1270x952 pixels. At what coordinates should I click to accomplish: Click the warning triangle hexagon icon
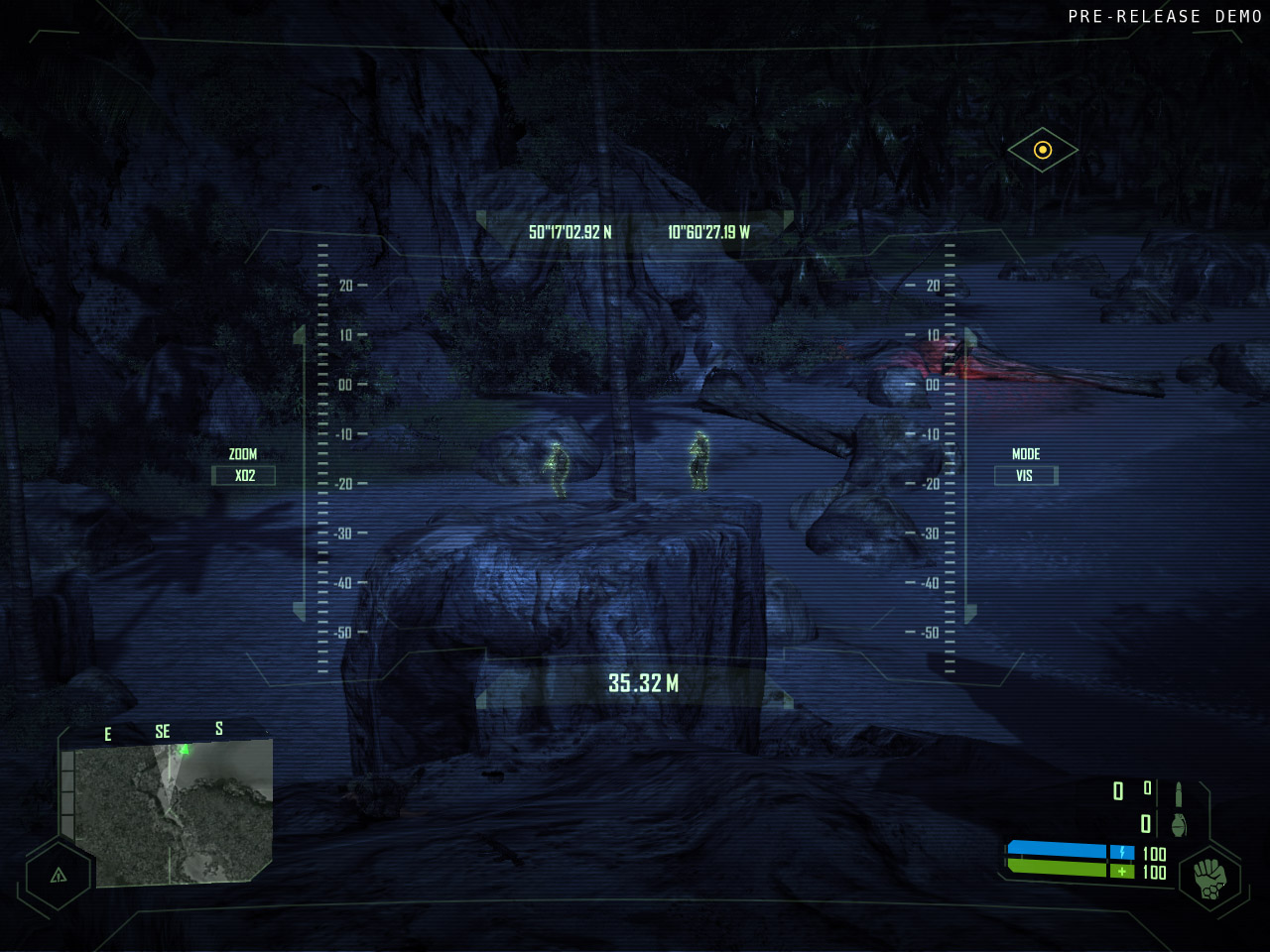tap(59, 875)
